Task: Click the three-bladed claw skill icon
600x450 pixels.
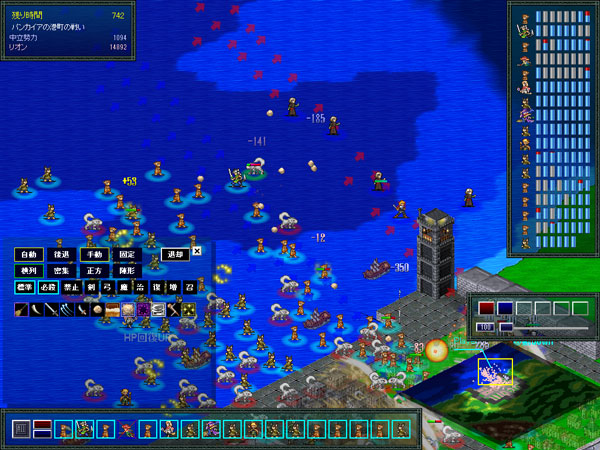Action: click(x=67, y=310)
